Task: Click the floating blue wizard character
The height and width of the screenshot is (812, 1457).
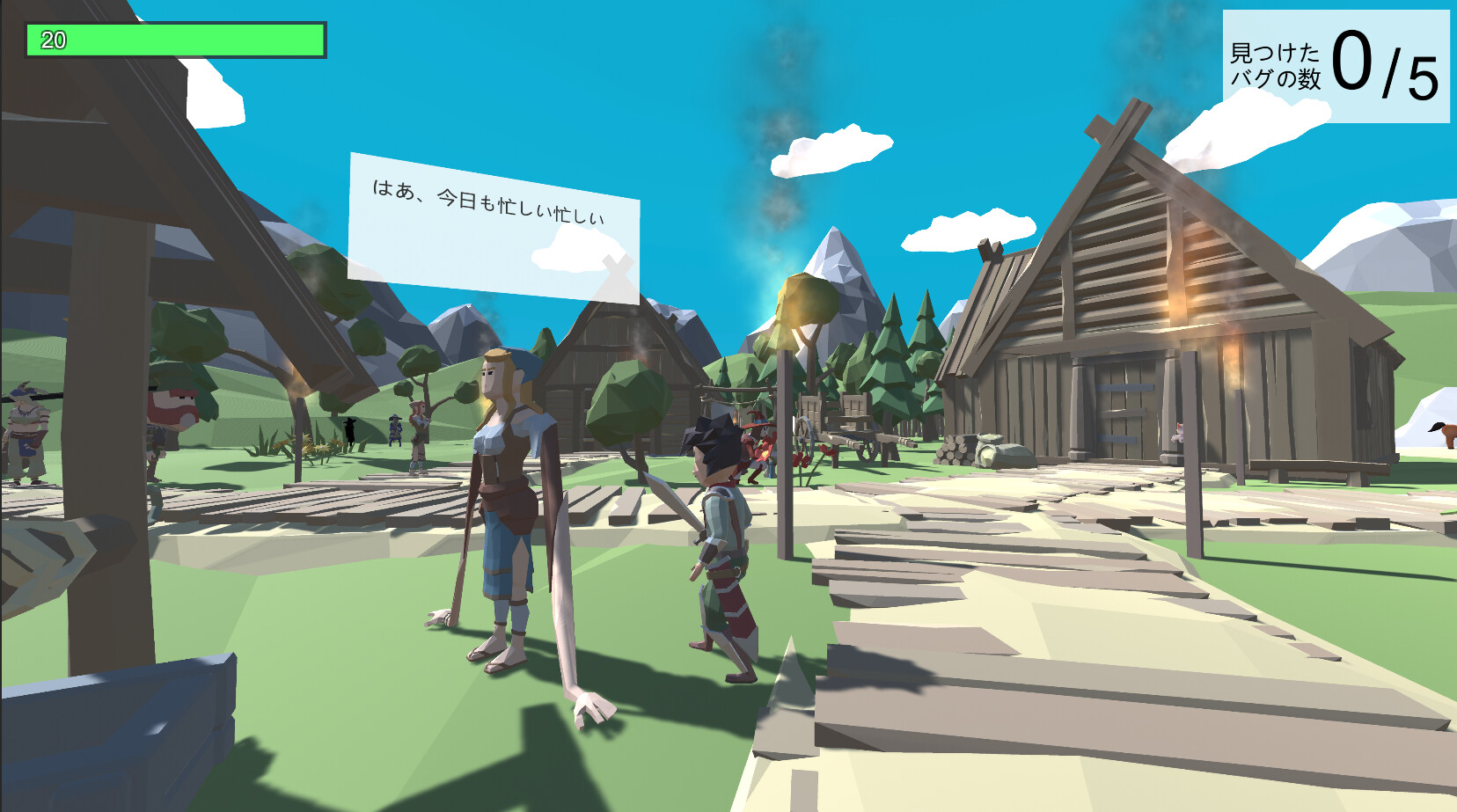Action: [x=395, y=428]
